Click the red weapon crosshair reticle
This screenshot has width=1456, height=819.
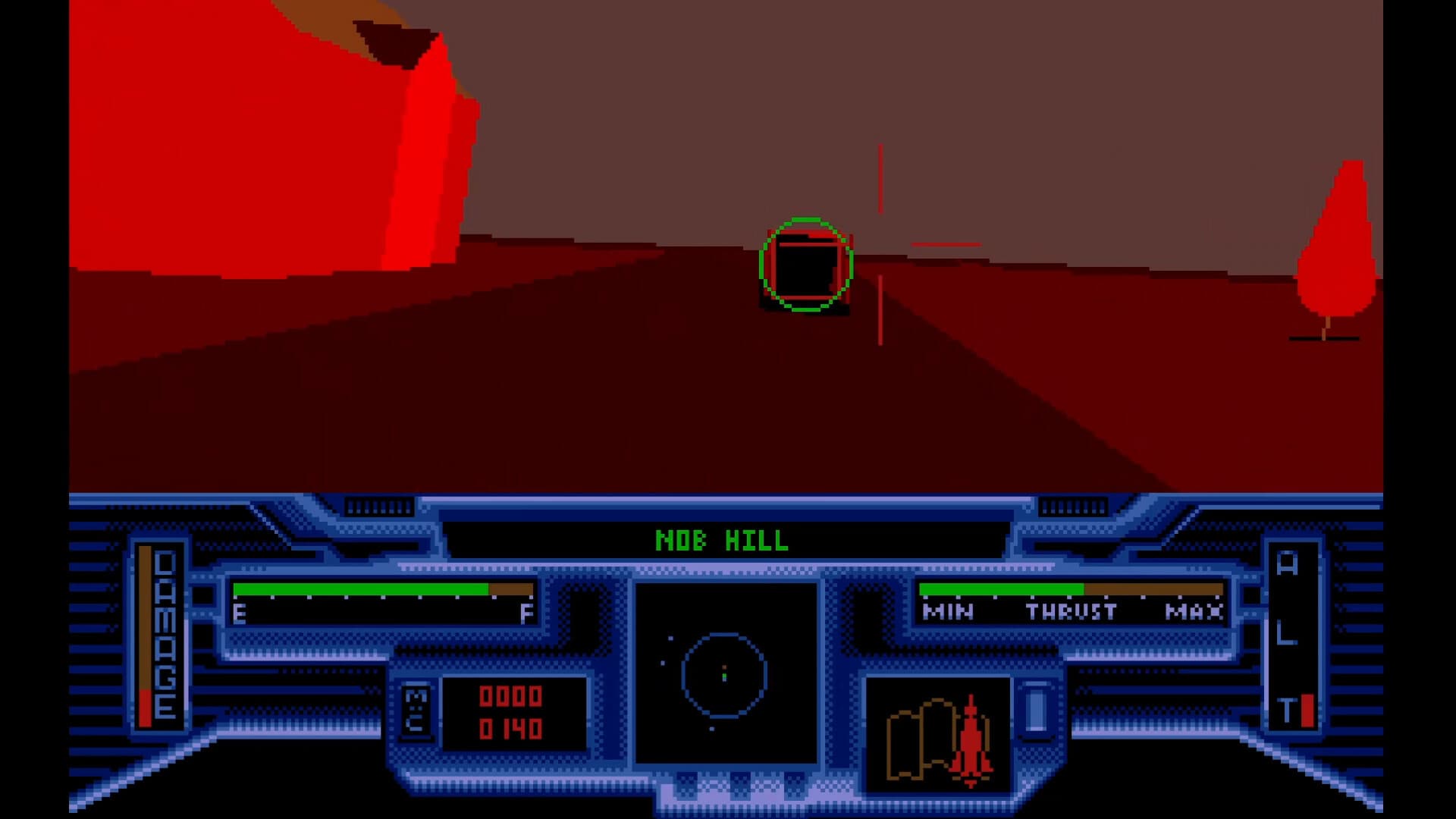click(880, 244)
